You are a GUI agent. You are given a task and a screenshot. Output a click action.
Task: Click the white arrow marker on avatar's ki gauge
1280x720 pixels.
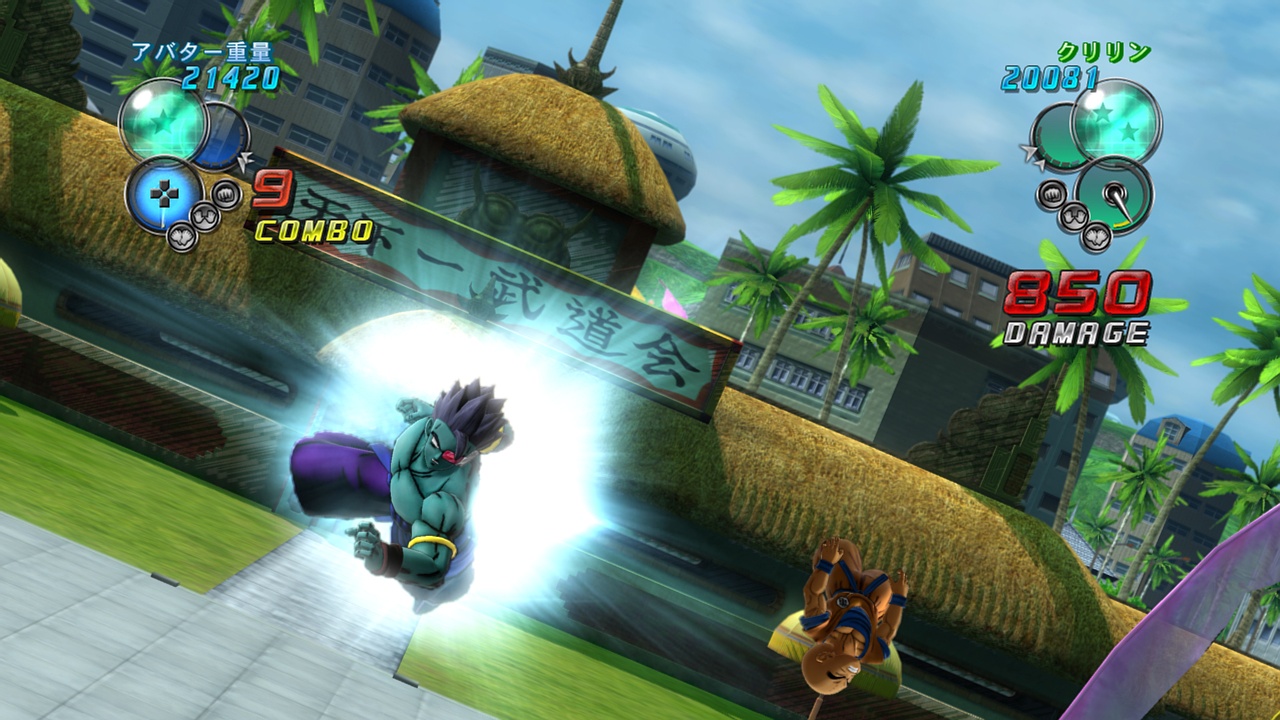coord(245,159)
